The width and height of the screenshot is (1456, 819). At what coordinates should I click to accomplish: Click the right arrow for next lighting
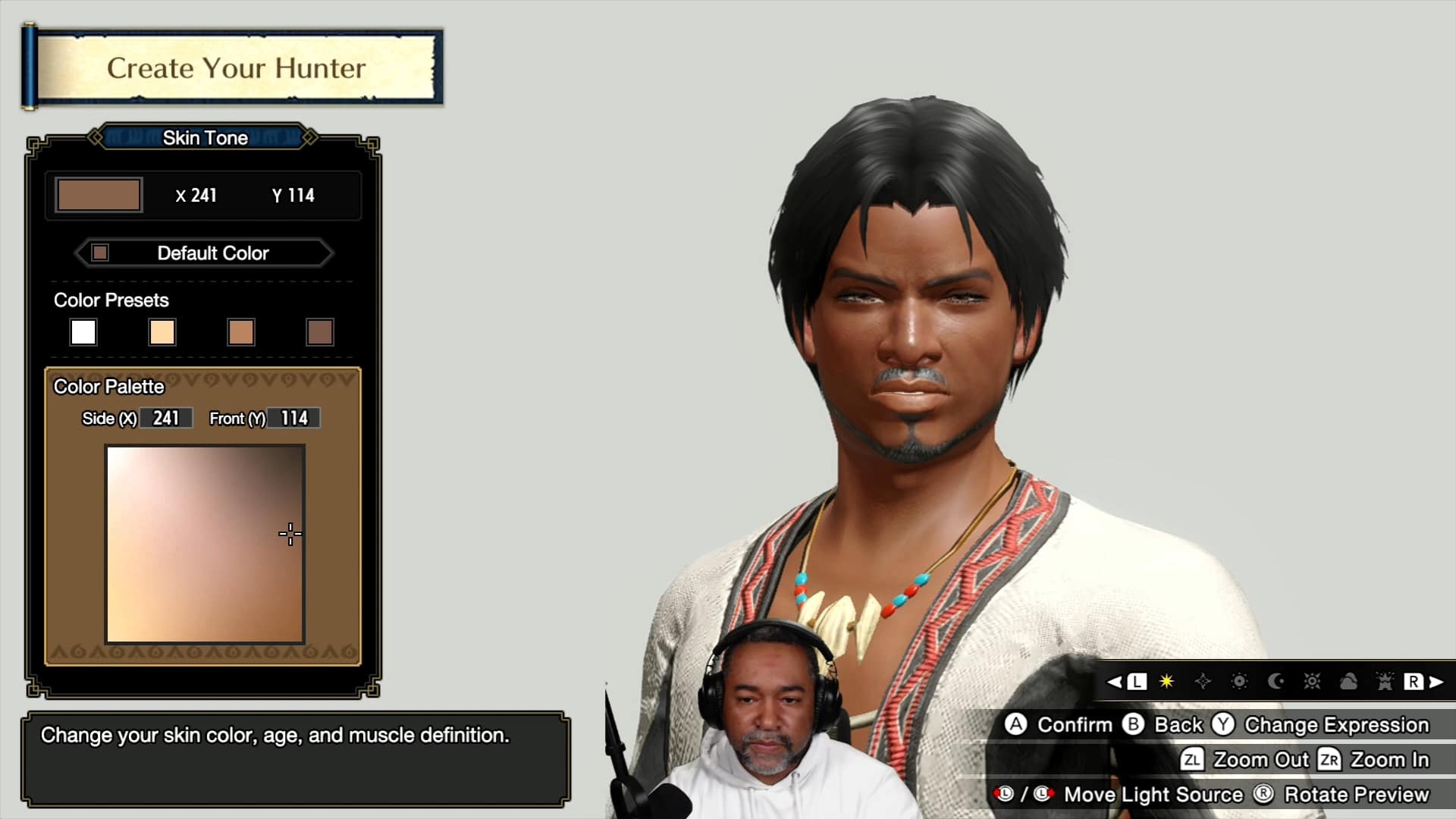pyautogui.click(x=1436, y=682)
